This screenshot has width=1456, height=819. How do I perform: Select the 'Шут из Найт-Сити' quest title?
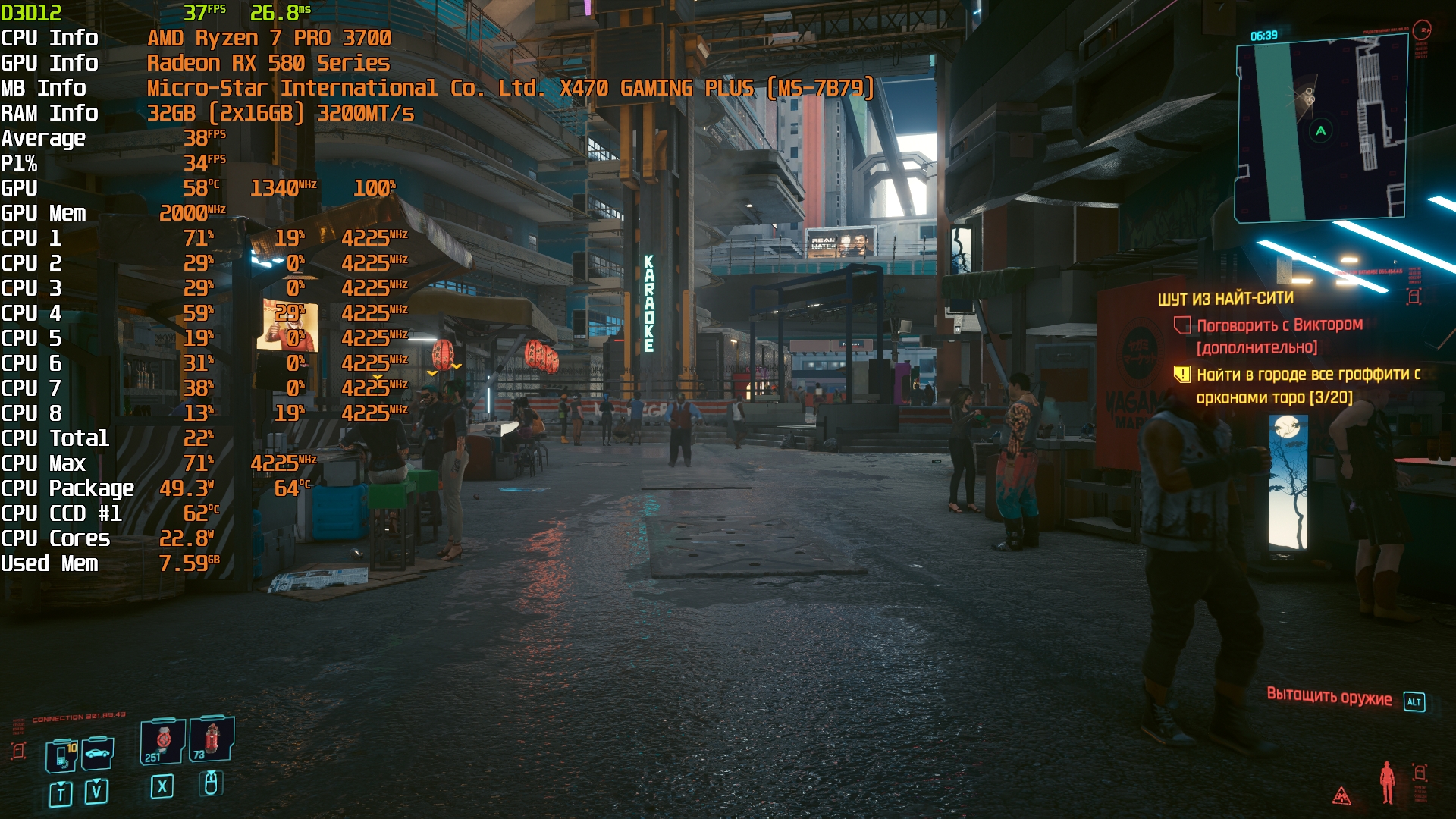(x=1225, y=299)
